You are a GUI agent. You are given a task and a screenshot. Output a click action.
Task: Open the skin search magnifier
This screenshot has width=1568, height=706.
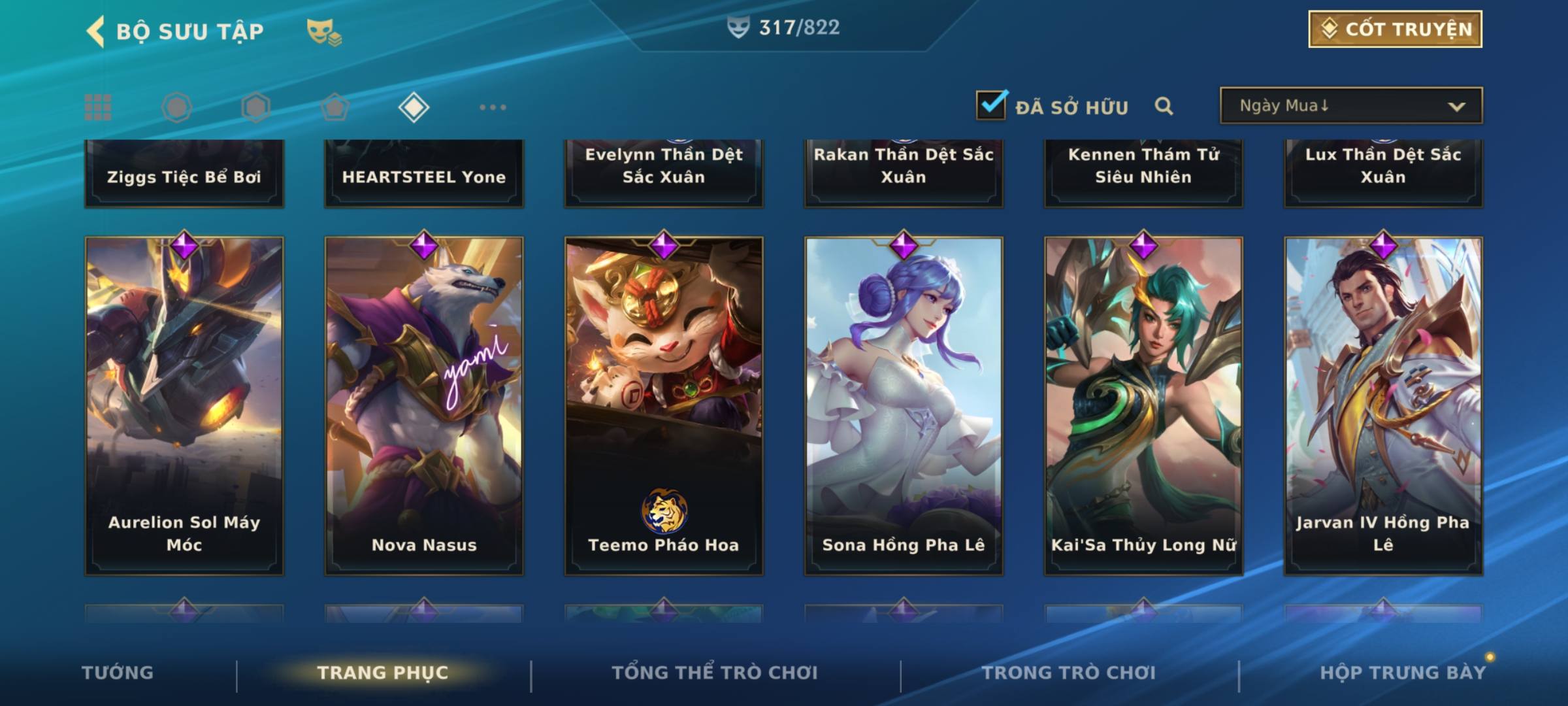1164,106
